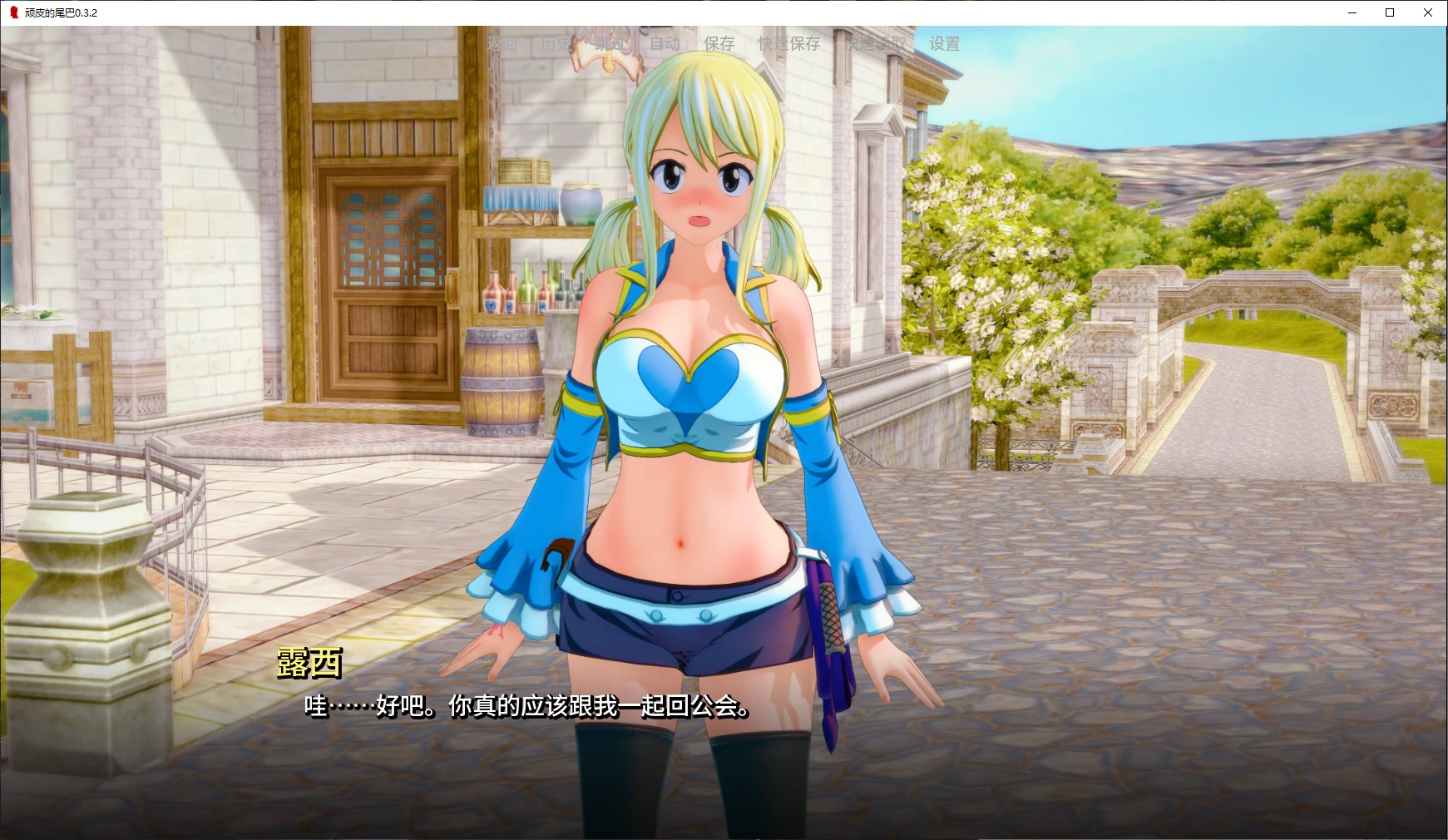Enable 自动 (Auto) text advance mode
The image size is (1448, 840).
pos(666,43)
